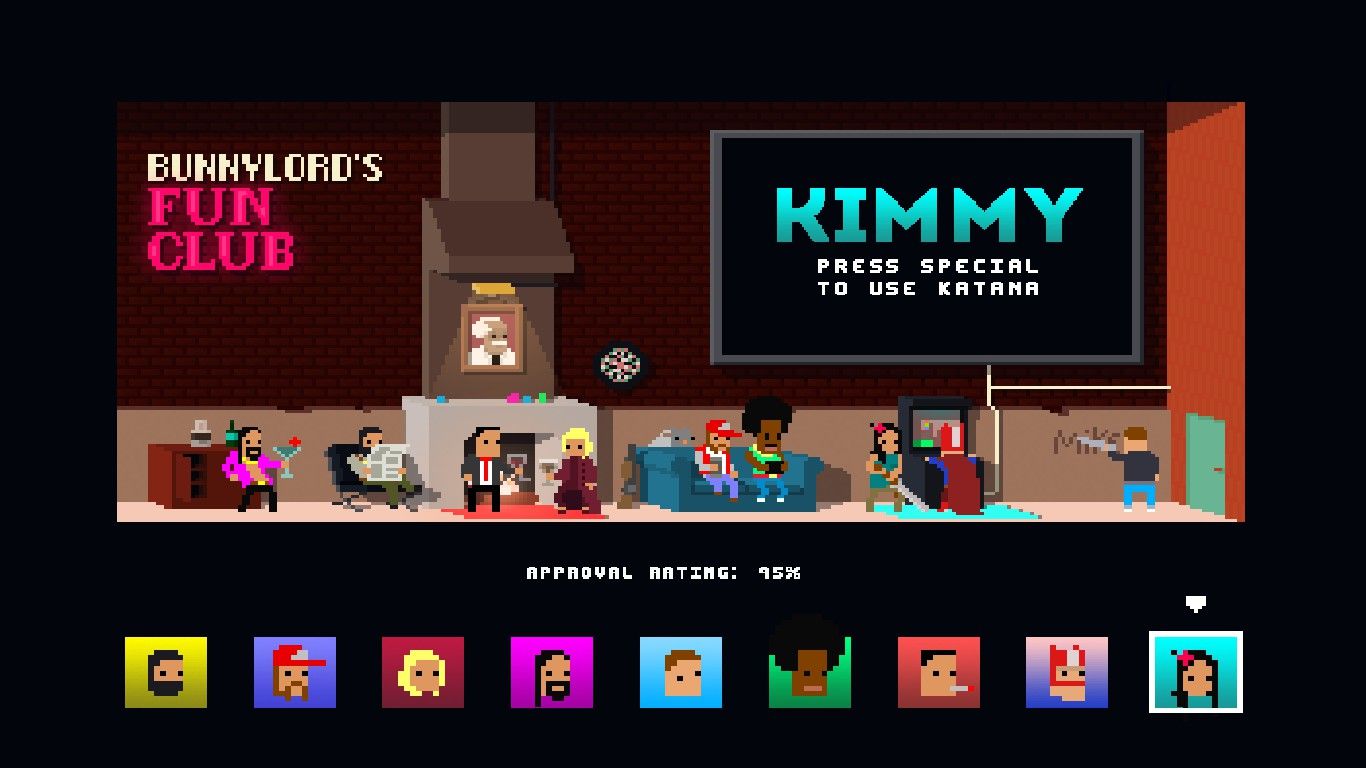Click the white selector arrow above Kimmy's portrait
This screenshot has width=1366, height=768.
[1197, 605]
